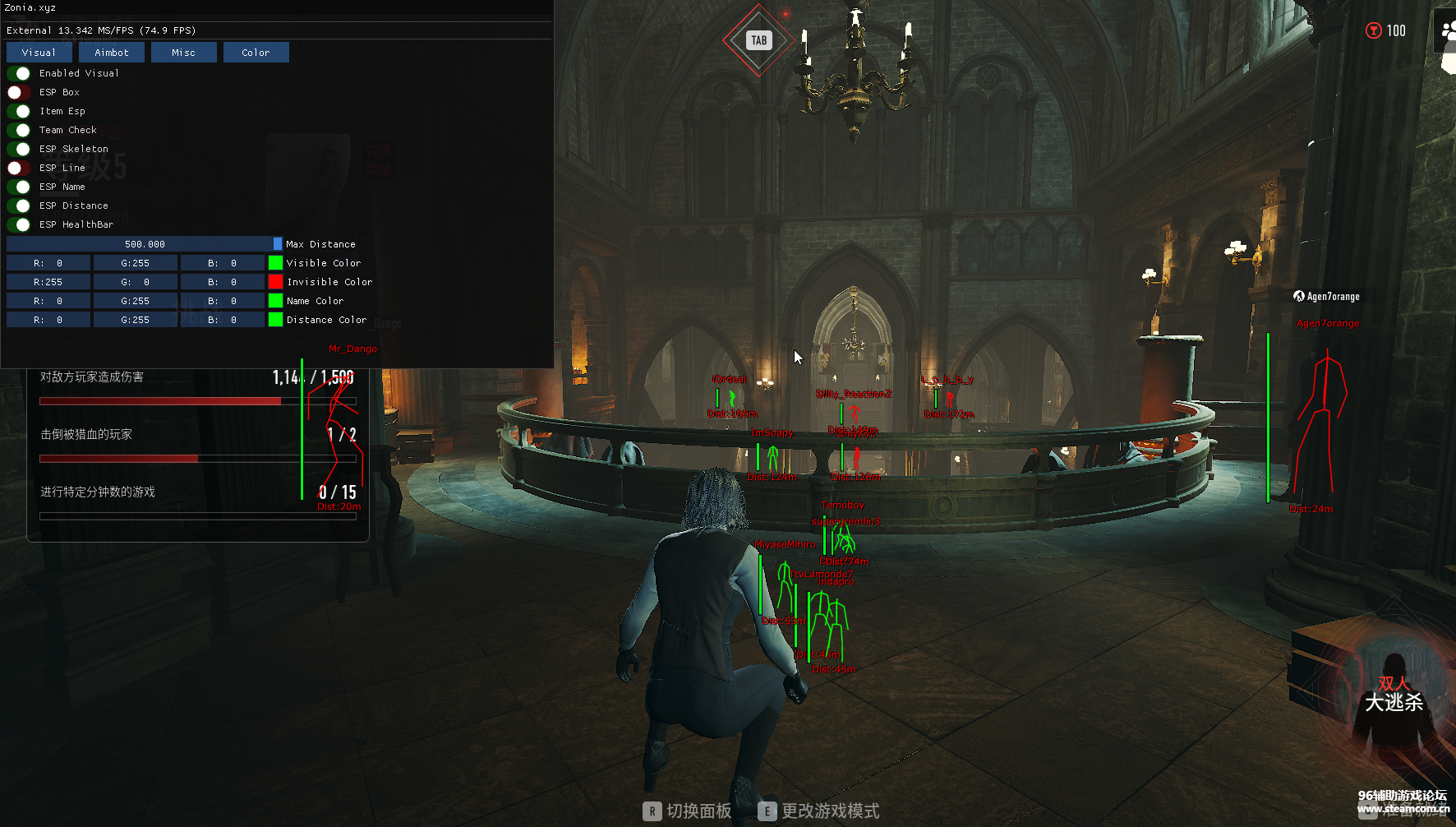Open the Invisible Color red swatch
The image size is (1456, 827).
pos(275,282)
